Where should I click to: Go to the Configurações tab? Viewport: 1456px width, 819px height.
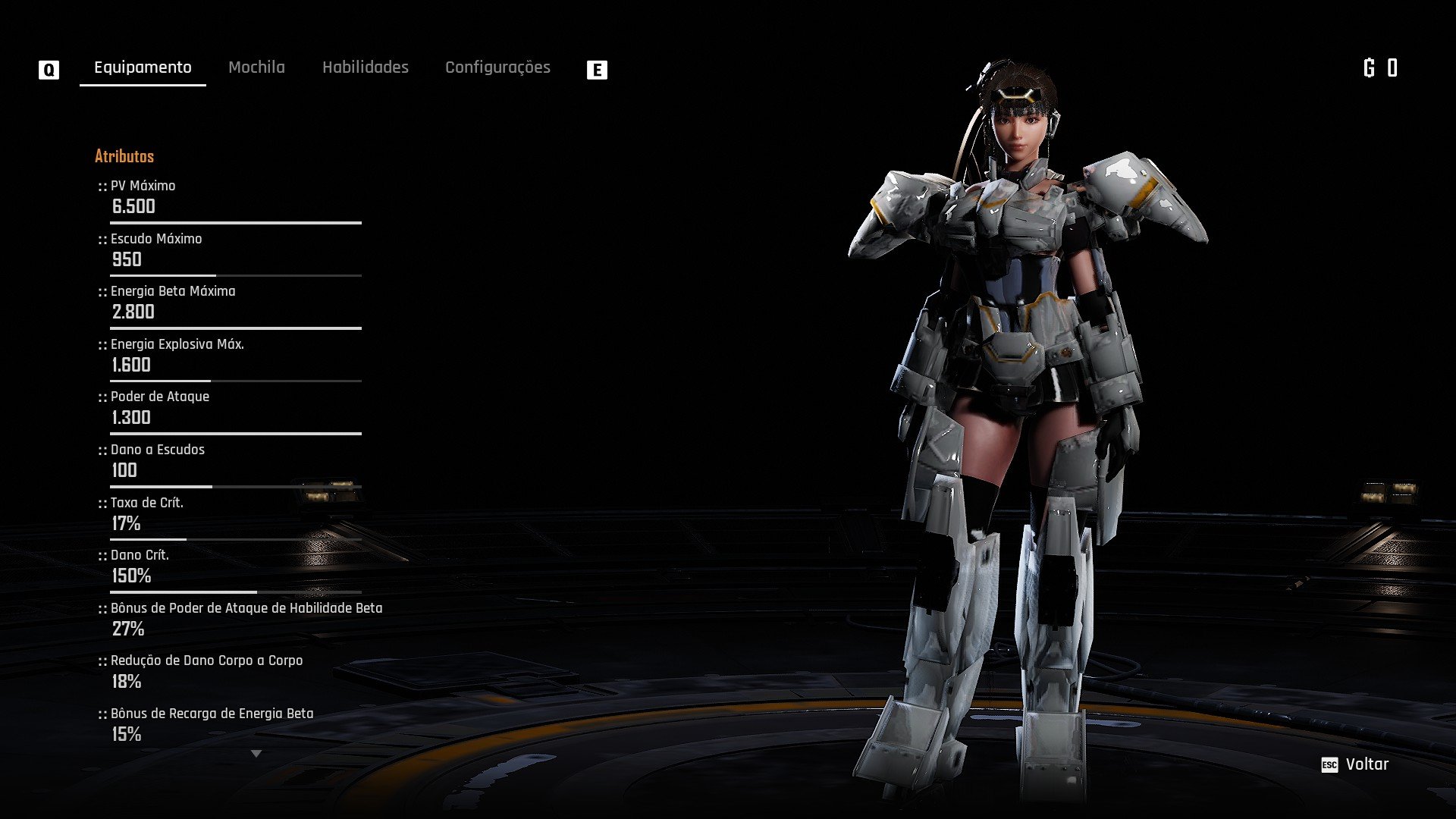coord(497,67)
